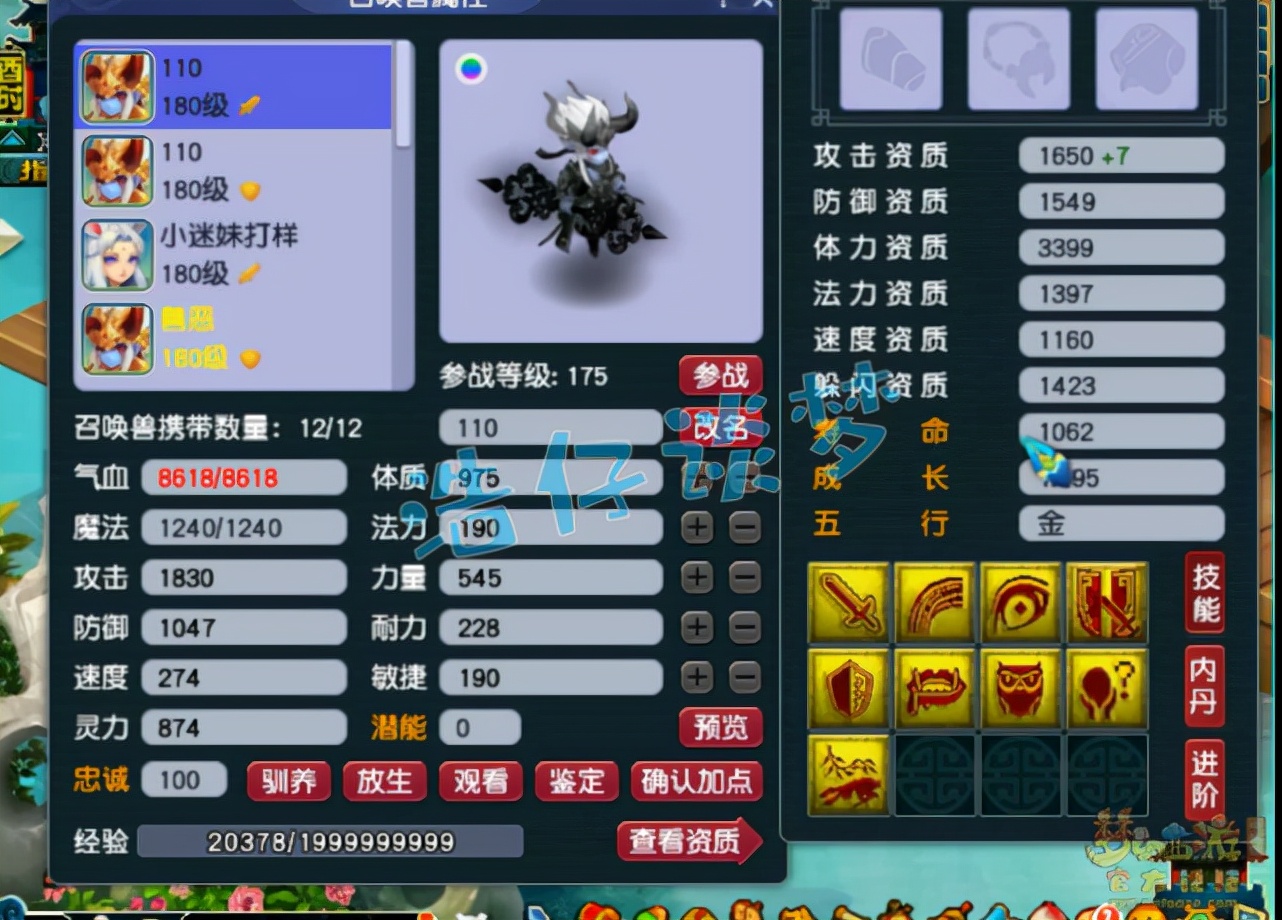Select the owl skill icon

tap(1021, 688)
